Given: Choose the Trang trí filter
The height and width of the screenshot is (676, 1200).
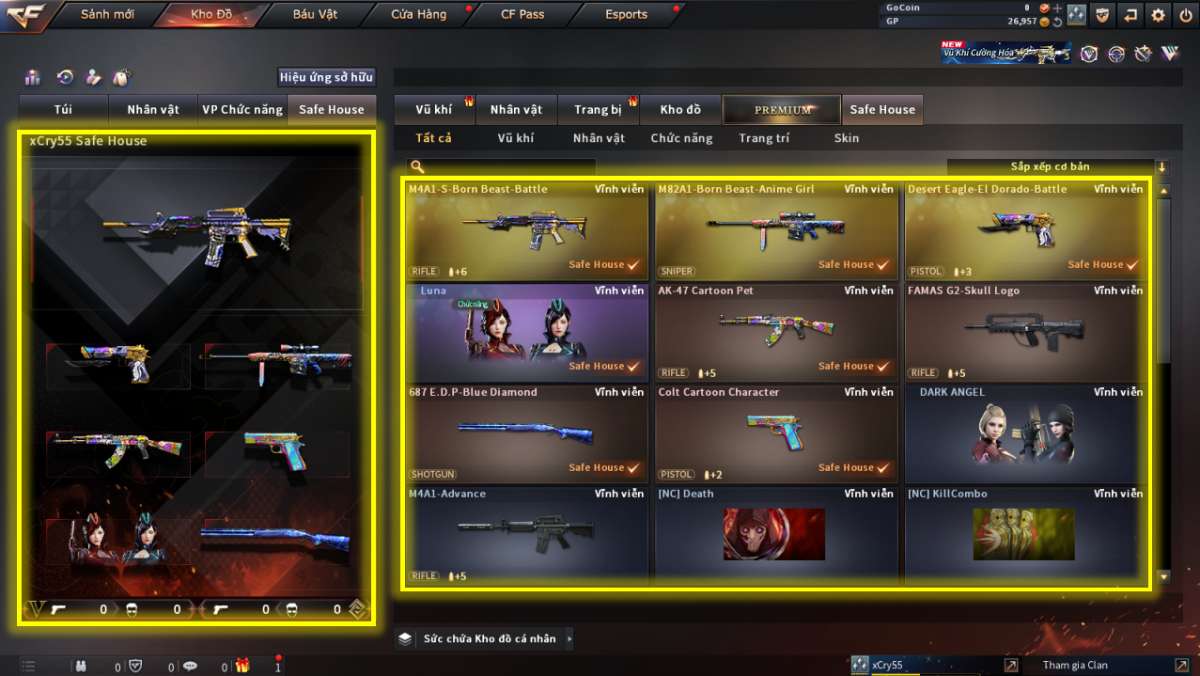Looking at the screenshot, I should coord(764,138).
